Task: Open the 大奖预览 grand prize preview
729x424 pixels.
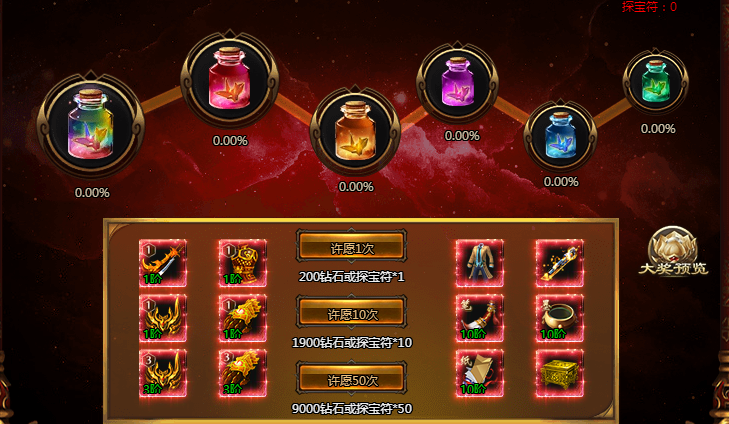Action: [673, 253]
